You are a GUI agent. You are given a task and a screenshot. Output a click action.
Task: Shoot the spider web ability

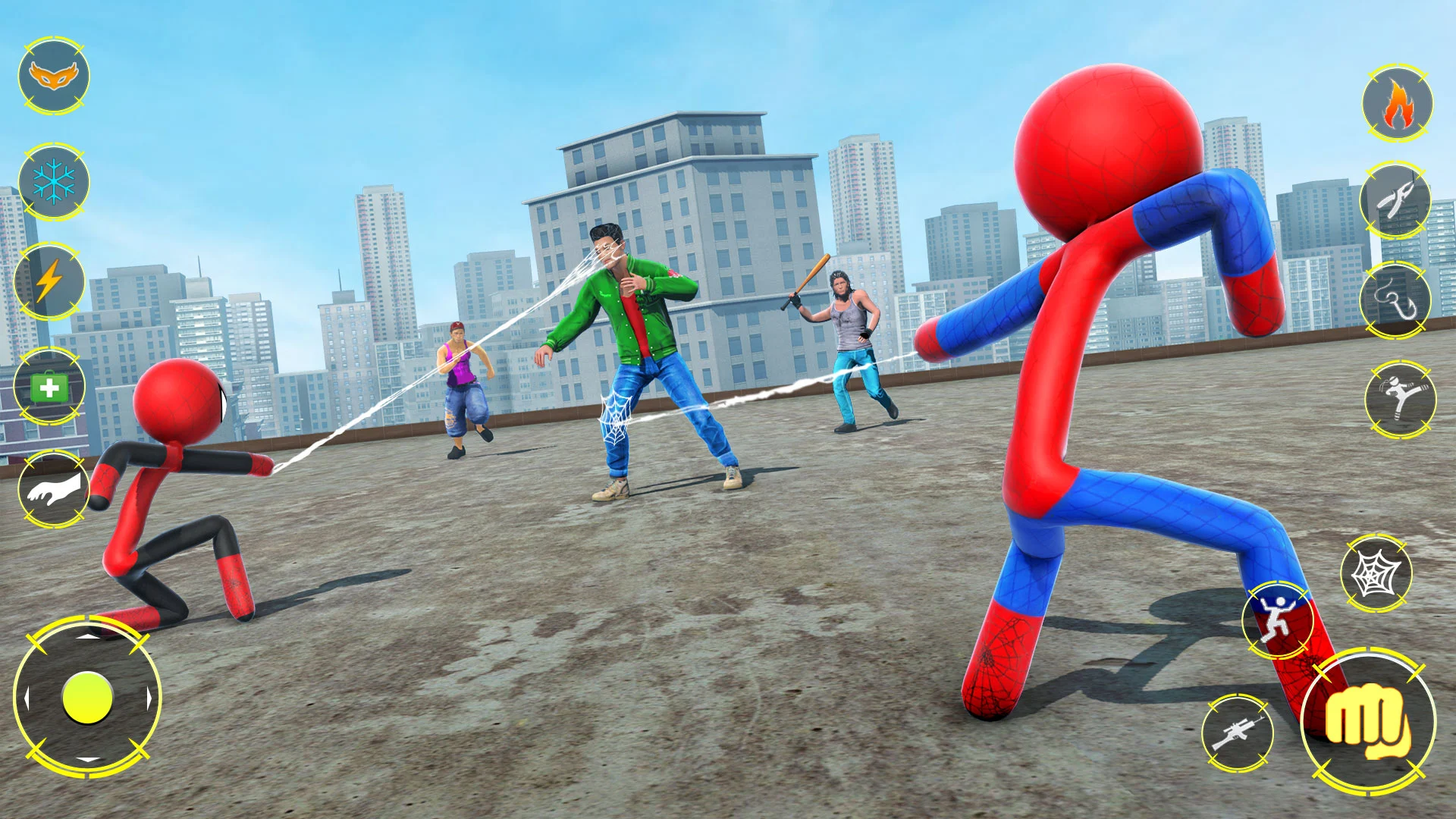pos(1376,573)
